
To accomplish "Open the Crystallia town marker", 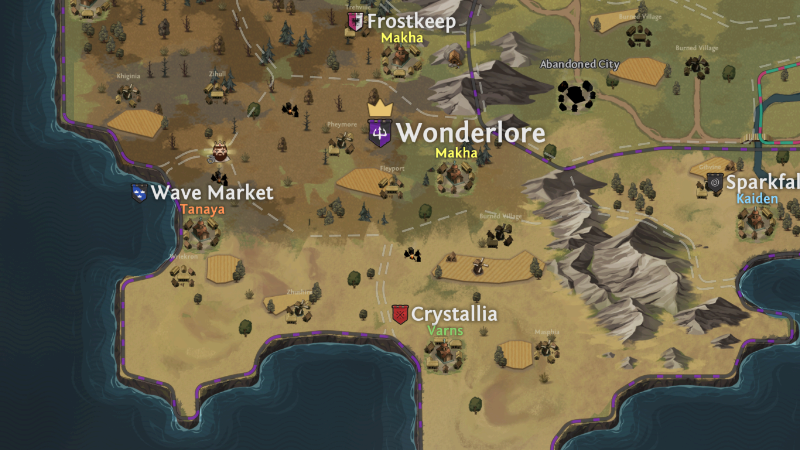I will click(400, 315).
